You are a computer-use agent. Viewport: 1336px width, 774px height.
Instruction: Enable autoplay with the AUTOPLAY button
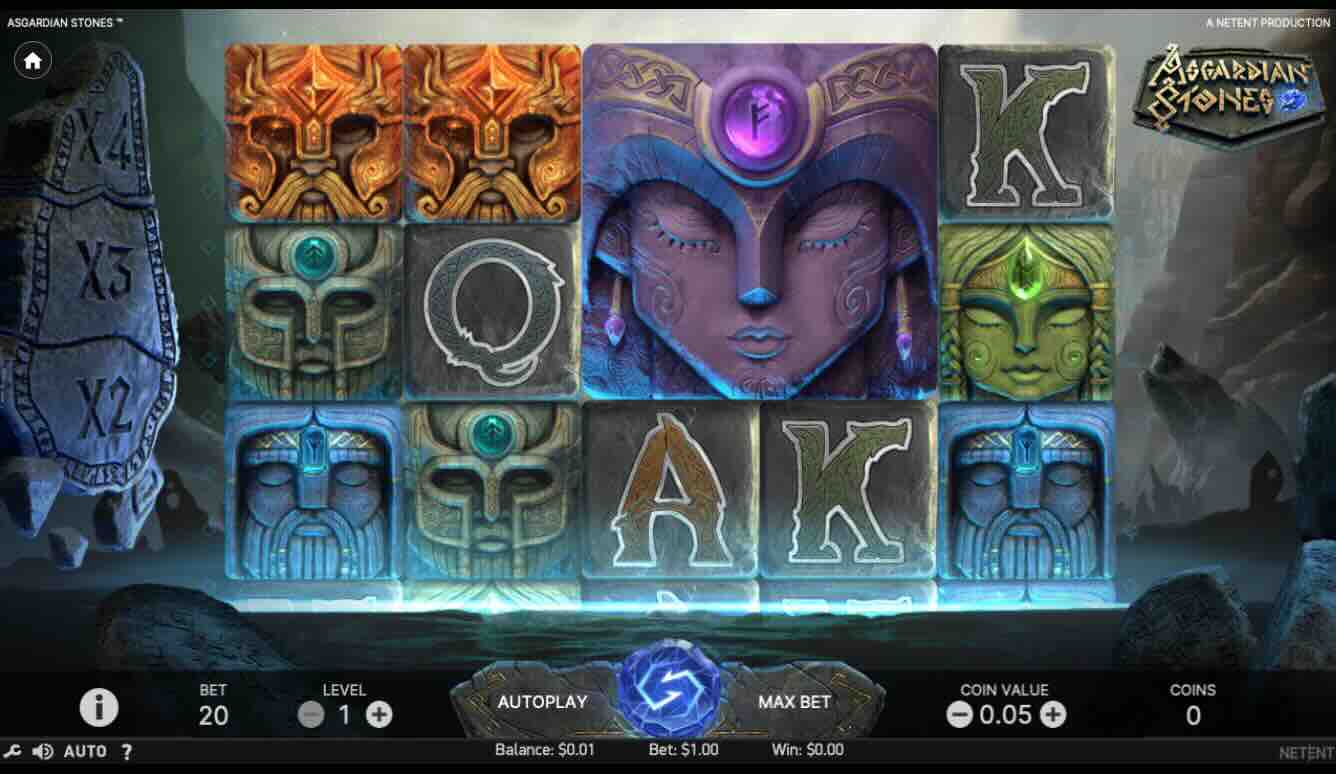(542, 702)
